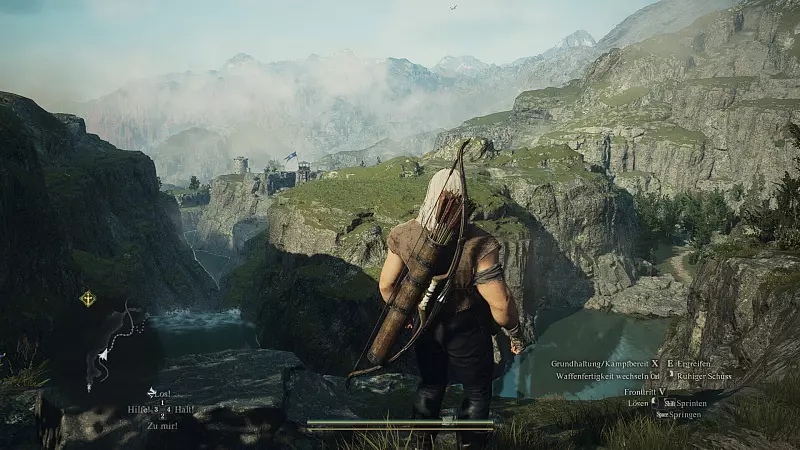Screen dimensions: 800x450
Task: Choose the "Los!" pawn command
Action: click(x=161, y=393)
